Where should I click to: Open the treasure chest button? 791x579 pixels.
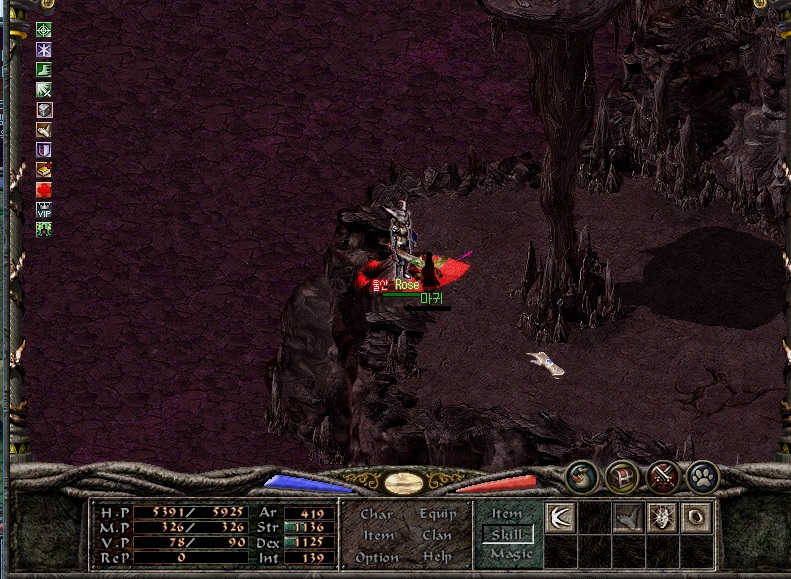coord(622,477)
